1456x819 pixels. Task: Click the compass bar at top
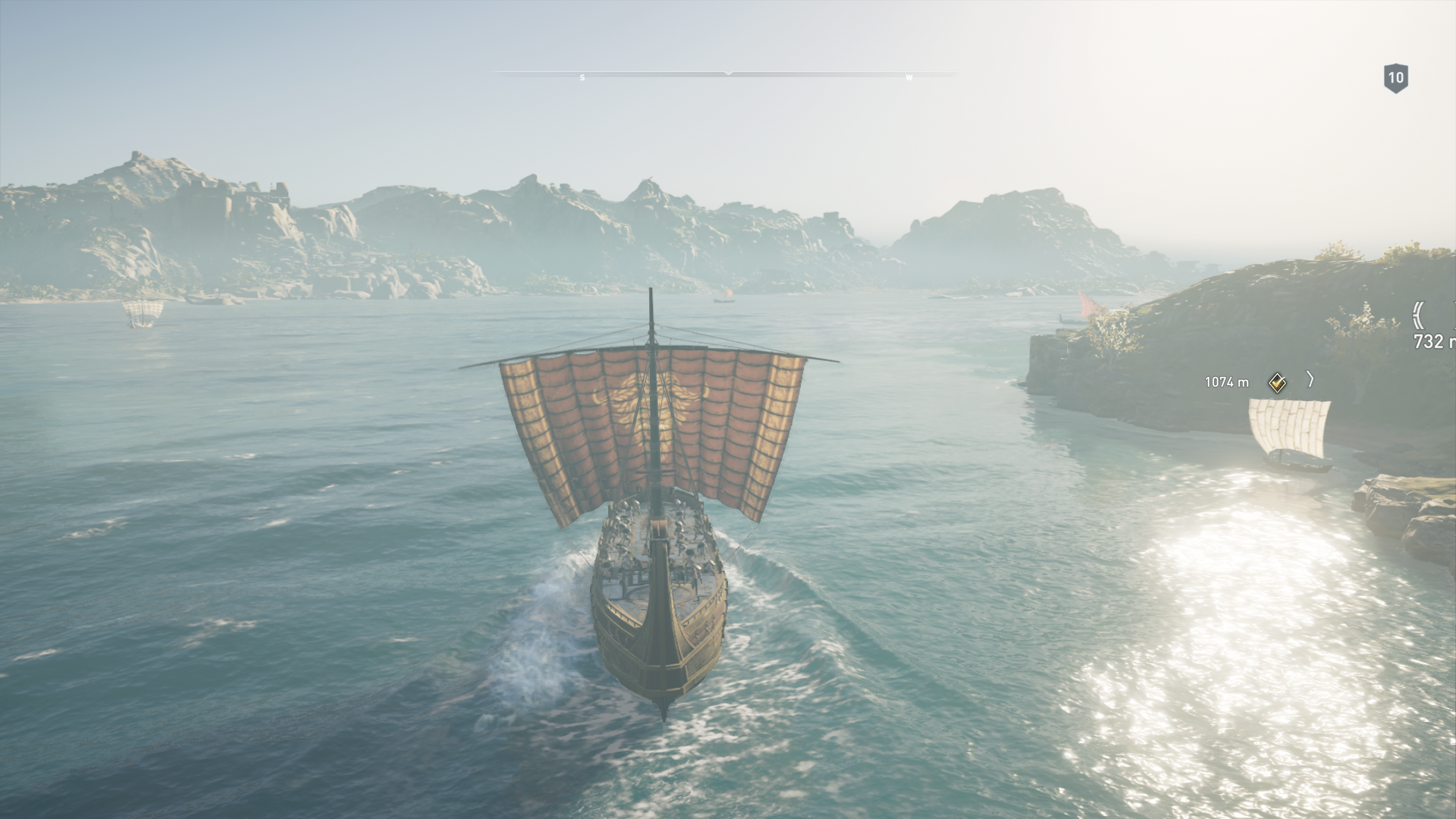pyautogui.click(x=727, y=75)
